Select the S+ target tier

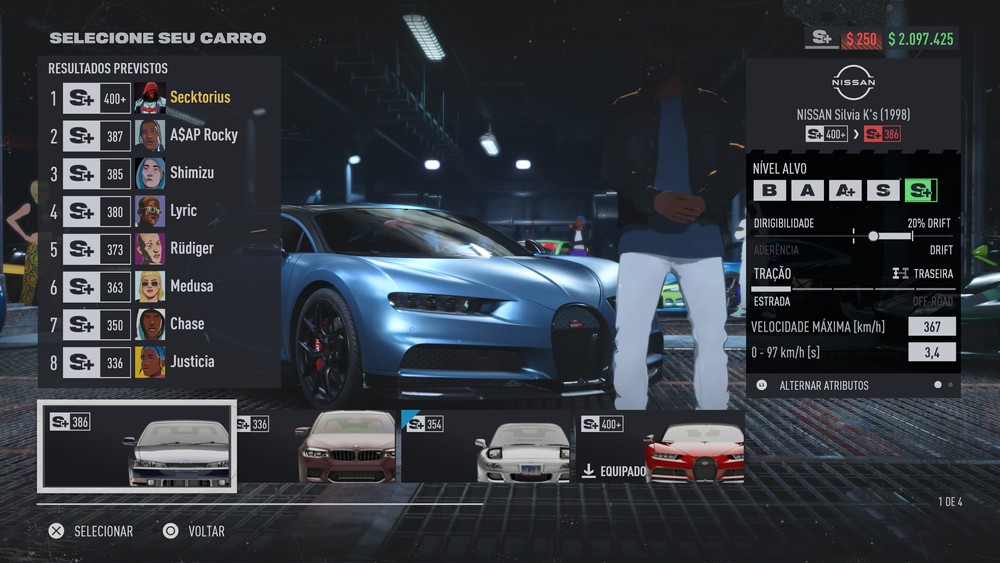[x=920, y=190]
